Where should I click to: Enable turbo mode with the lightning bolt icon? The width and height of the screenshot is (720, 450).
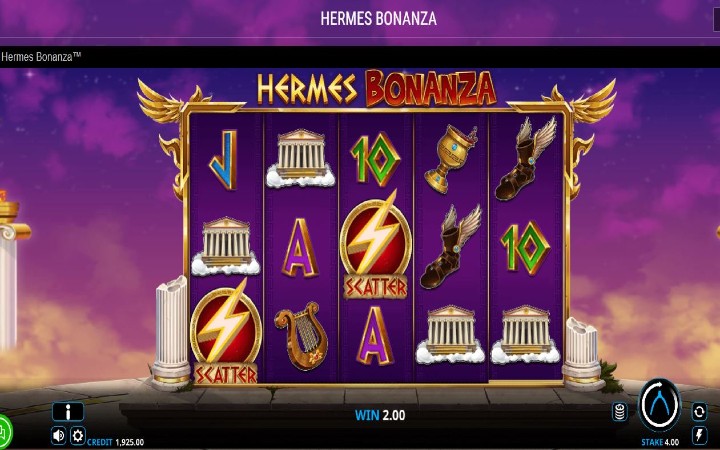click(x=699, y=435)
